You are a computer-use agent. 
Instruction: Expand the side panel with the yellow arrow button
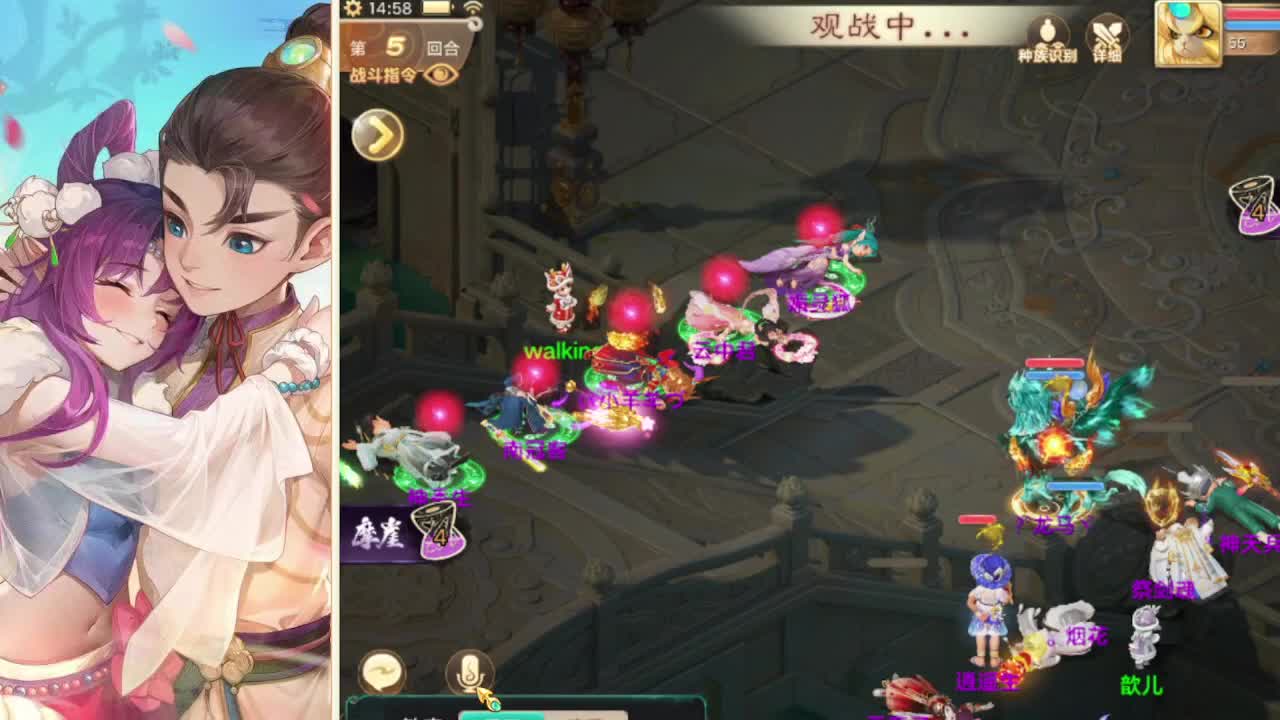(377, 132)
